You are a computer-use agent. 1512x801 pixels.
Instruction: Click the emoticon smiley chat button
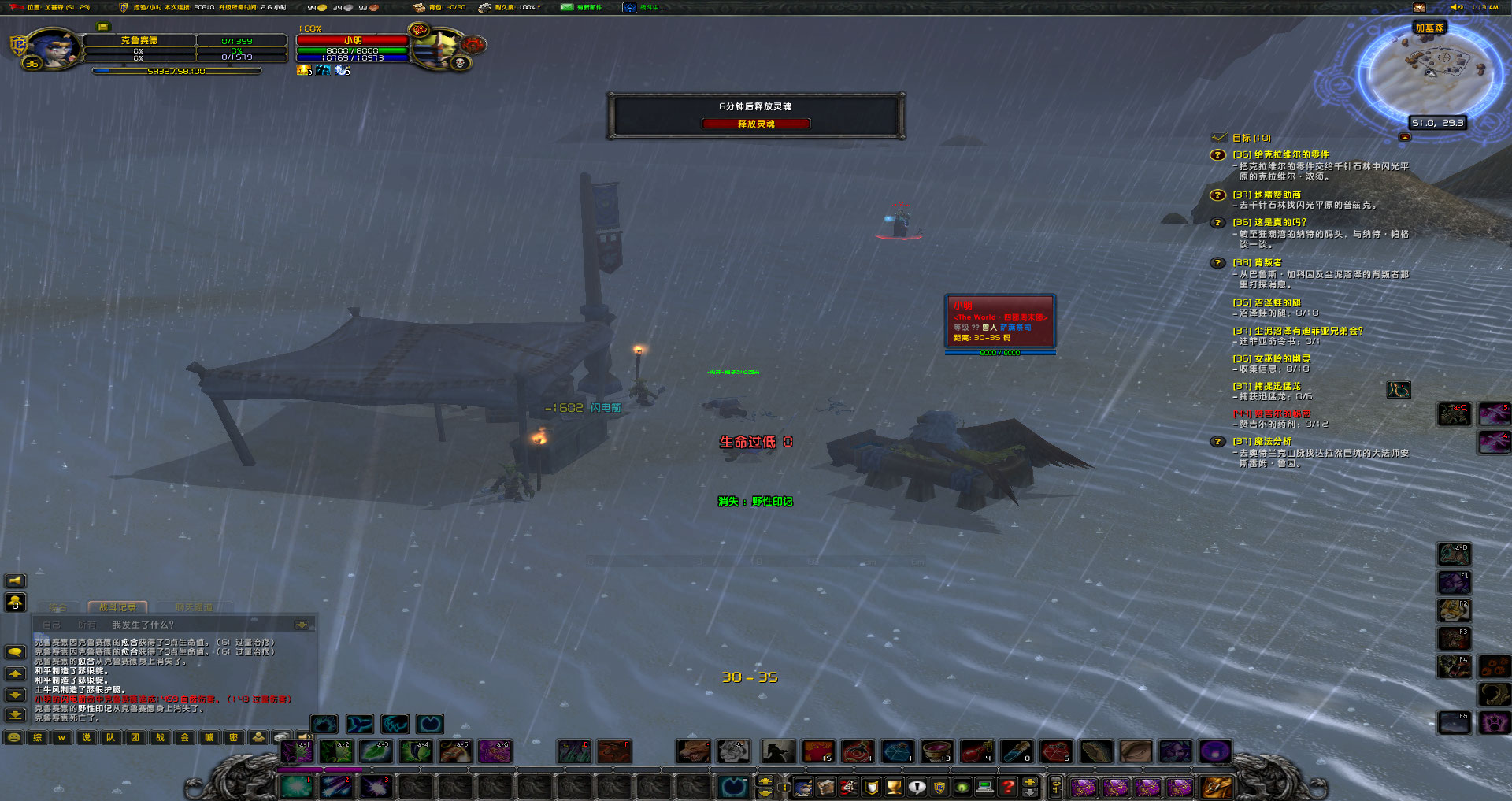pos(13,738)
